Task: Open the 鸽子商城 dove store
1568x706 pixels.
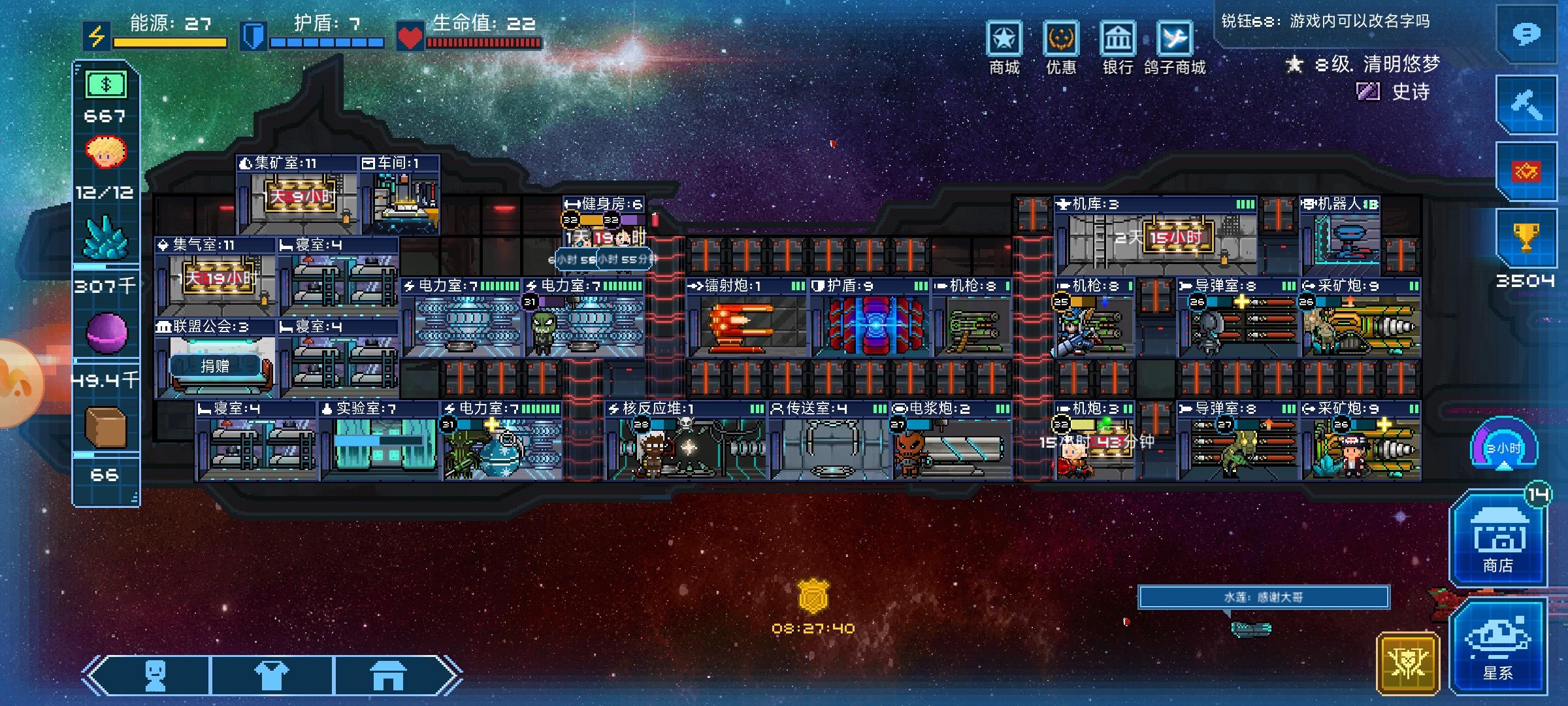Action: 1174,39
